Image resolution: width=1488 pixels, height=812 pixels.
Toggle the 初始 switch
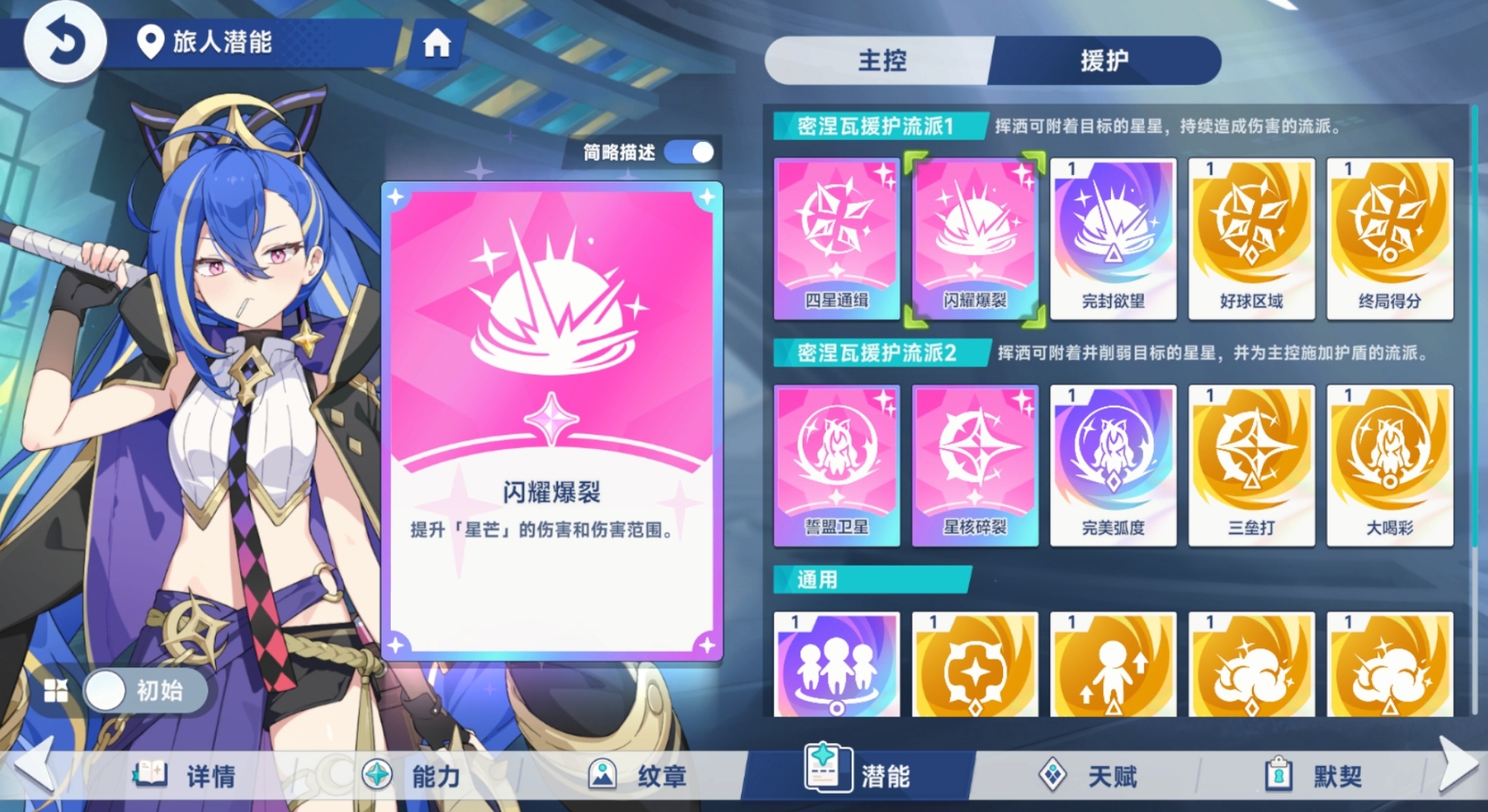[x=144, y=690]
